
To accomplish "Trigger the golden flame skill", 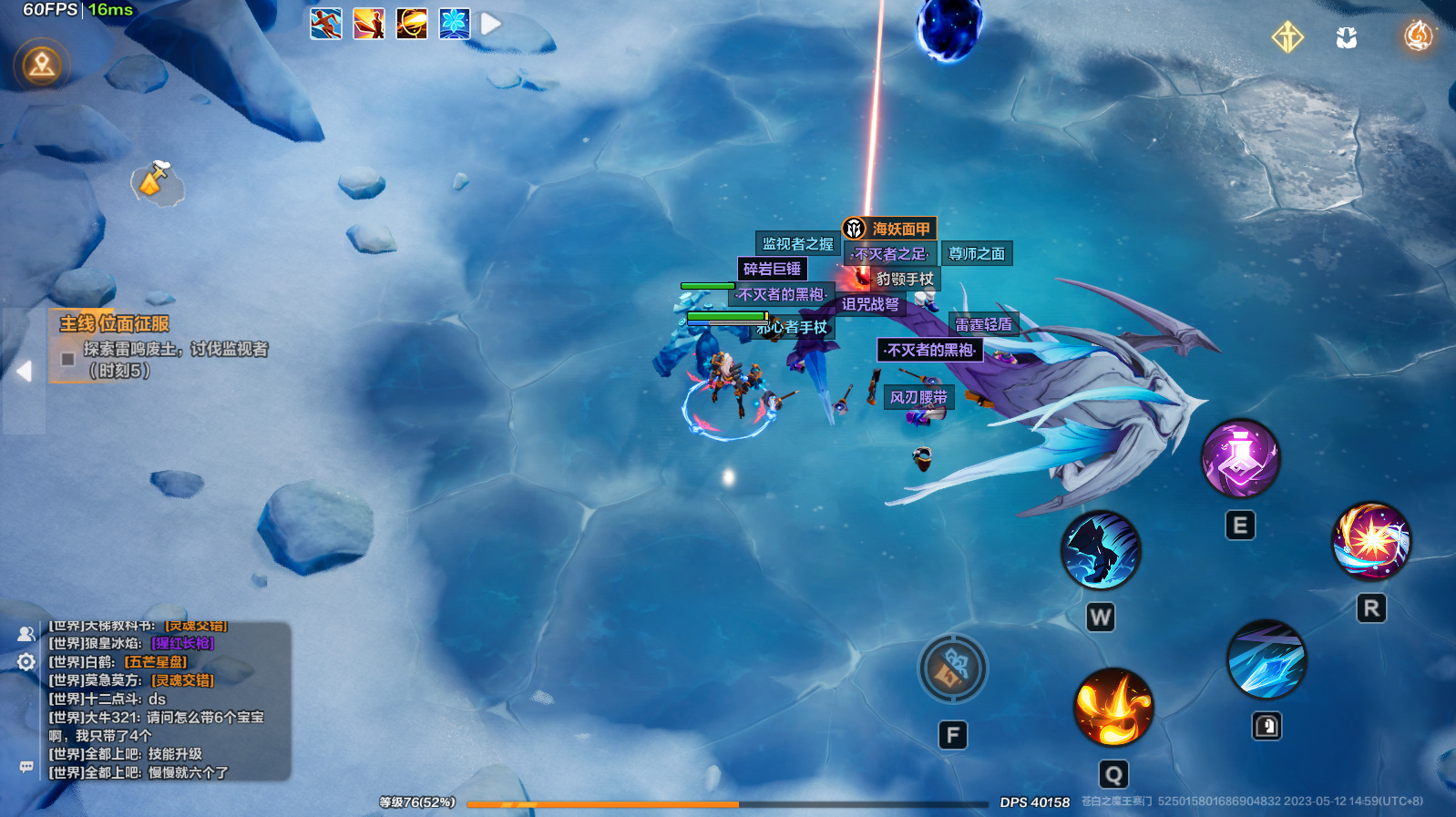I will (x=1113, y=707).
